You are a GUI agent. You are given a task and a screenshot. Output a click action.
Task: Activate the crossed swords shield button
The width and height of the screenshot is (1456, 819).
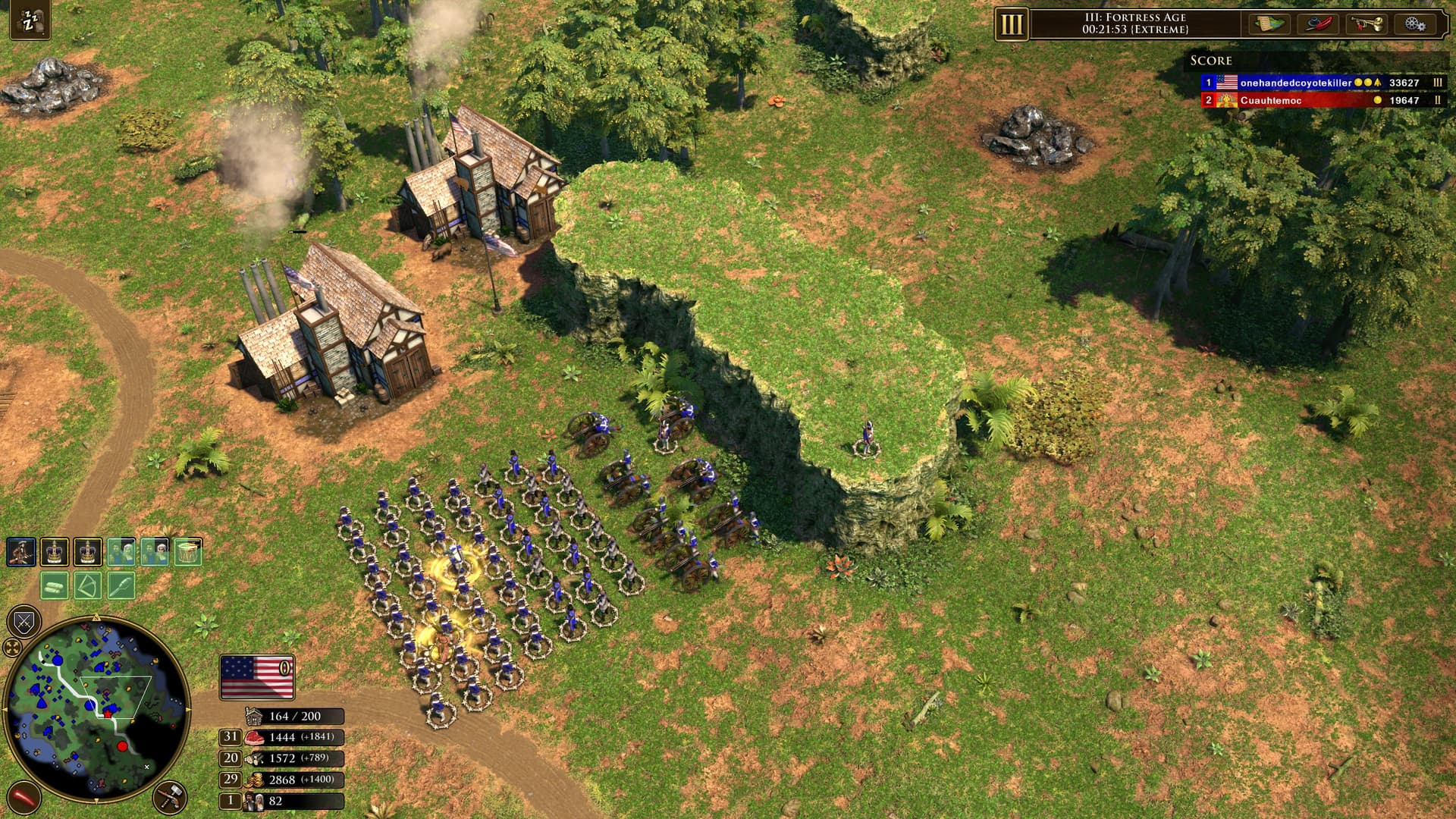point(24,623)
